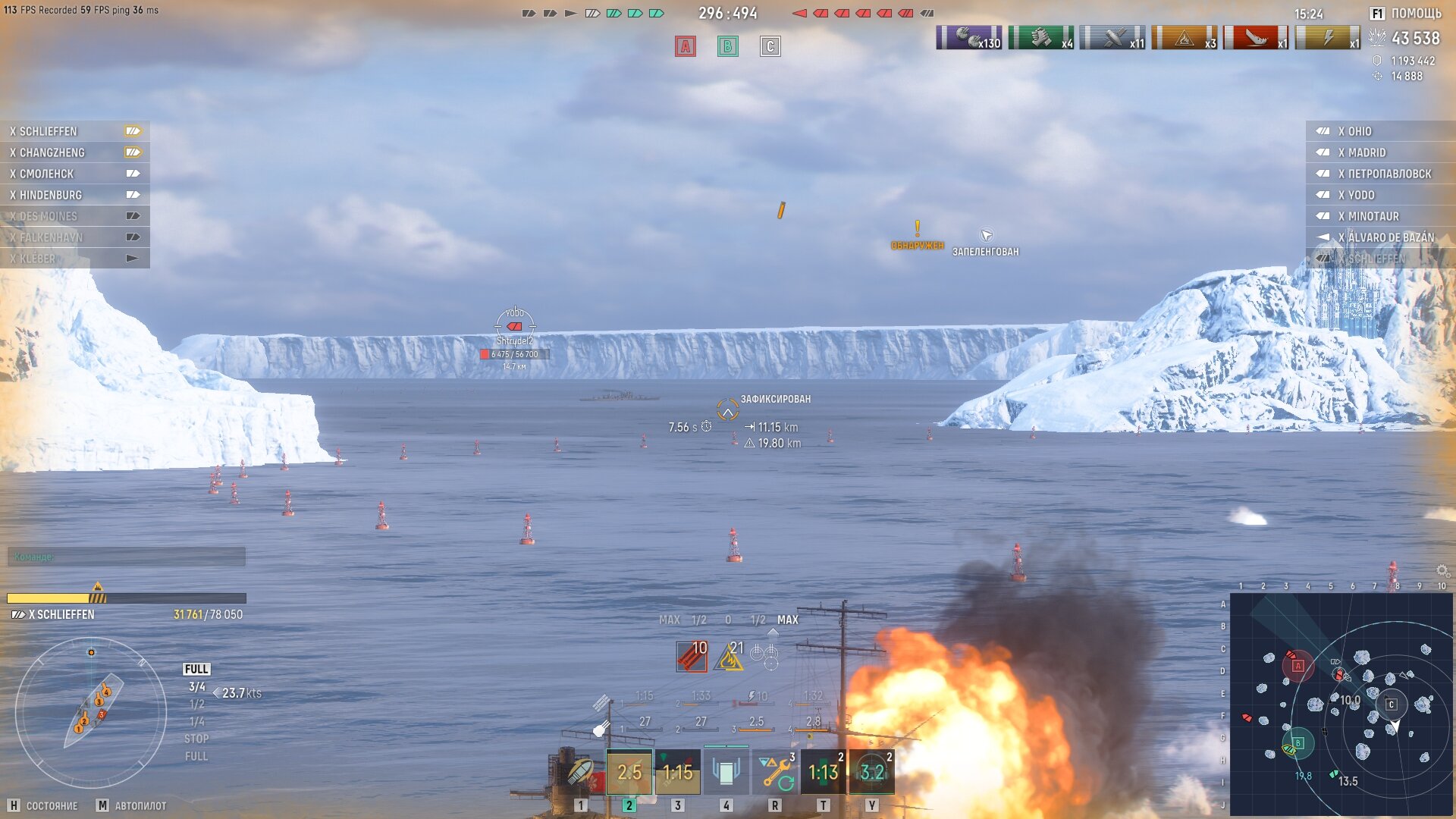Select the third armament slot on cooldown

pos(678,773)
